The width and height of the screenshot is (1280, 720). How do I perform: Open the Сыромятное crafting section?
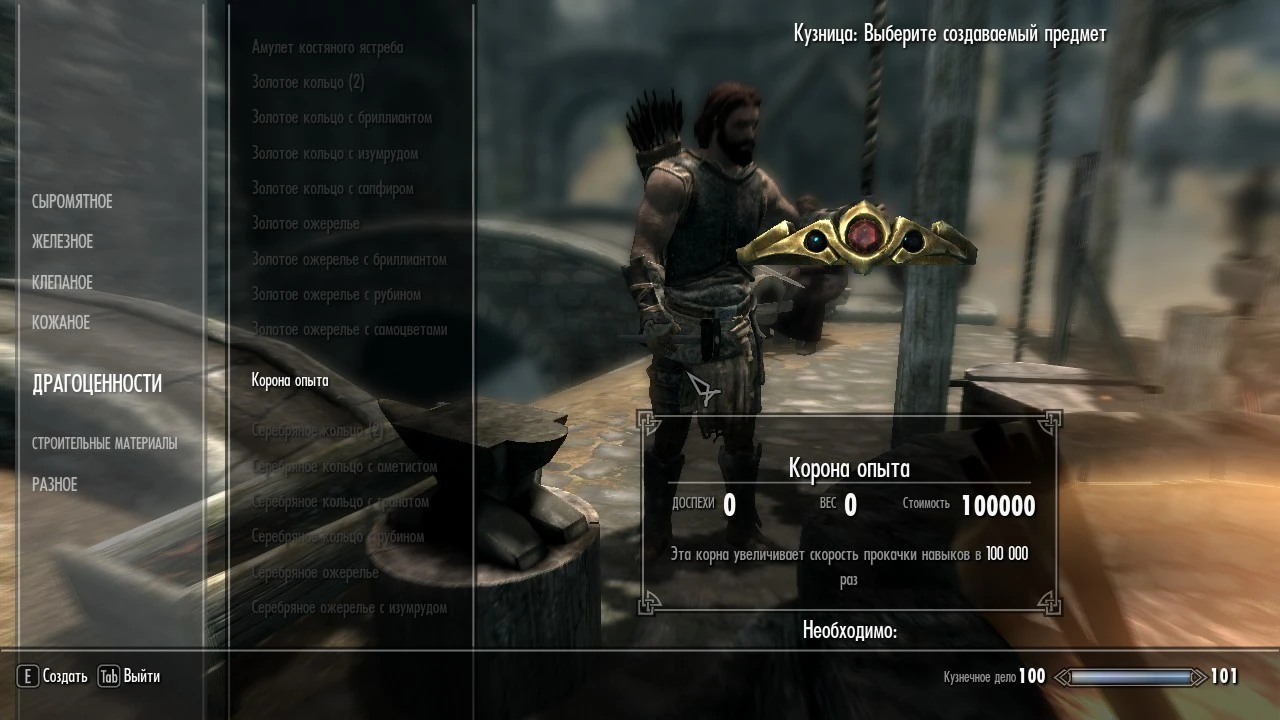click(73, 201)
